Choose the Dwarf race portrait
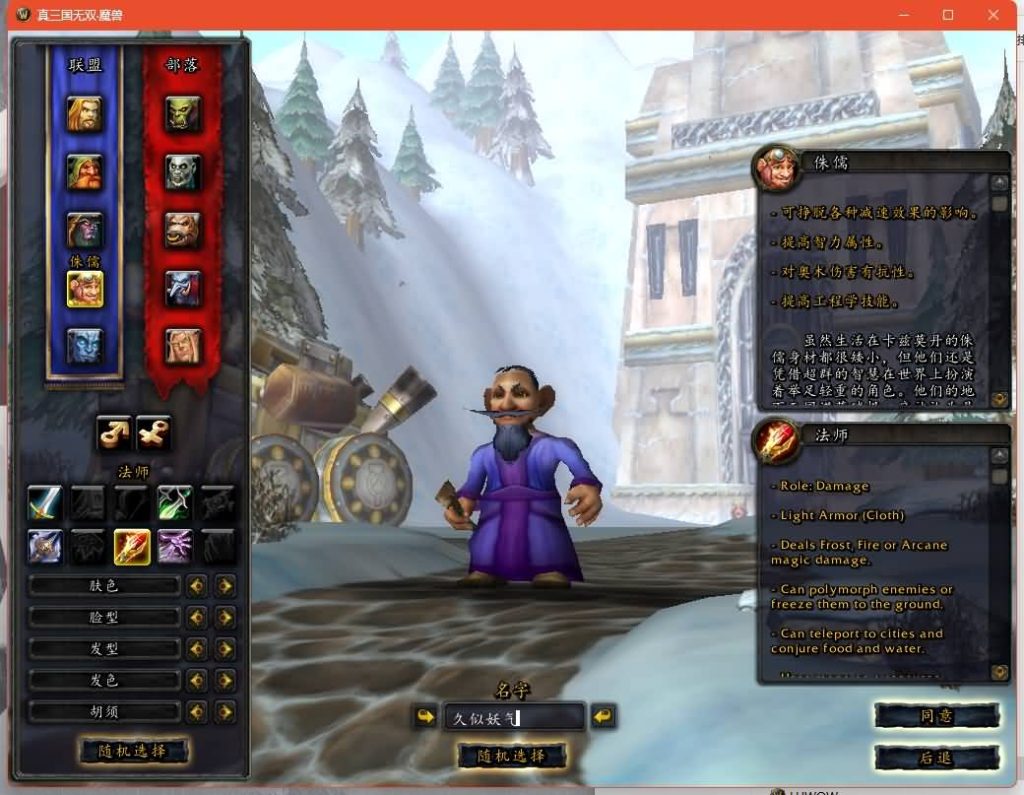This screenshot has width=1024, height=795. [85, 172]
